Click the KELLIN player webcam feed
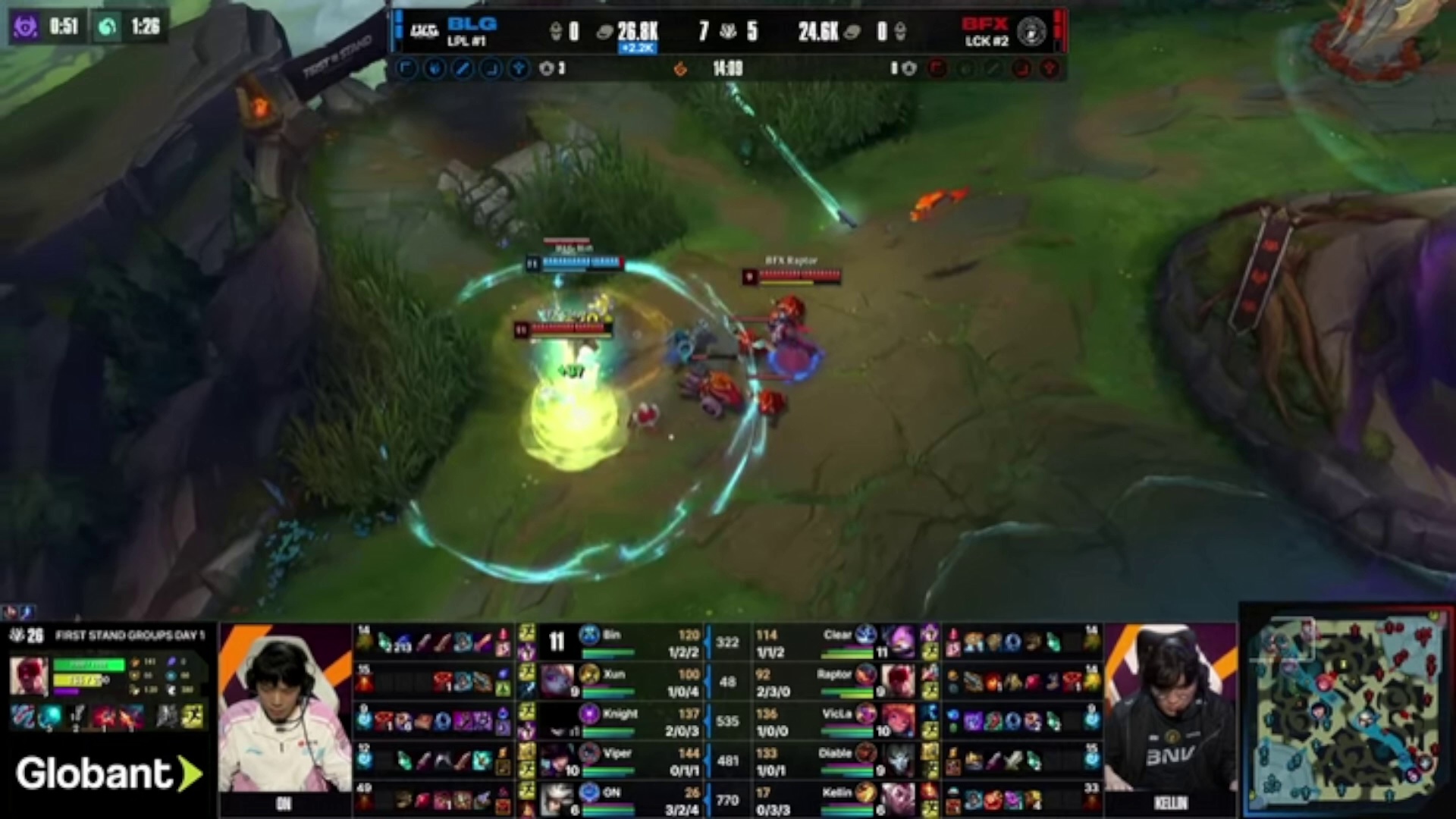 (1170, 717)
